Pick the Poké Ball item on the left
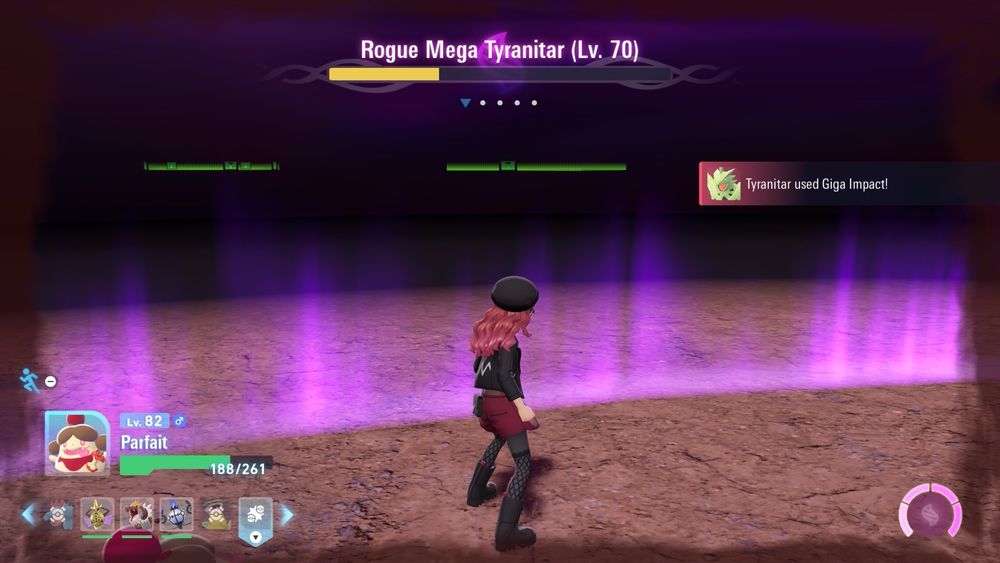1000x563 pixels. pyautogui.click(x=58, y=514)
